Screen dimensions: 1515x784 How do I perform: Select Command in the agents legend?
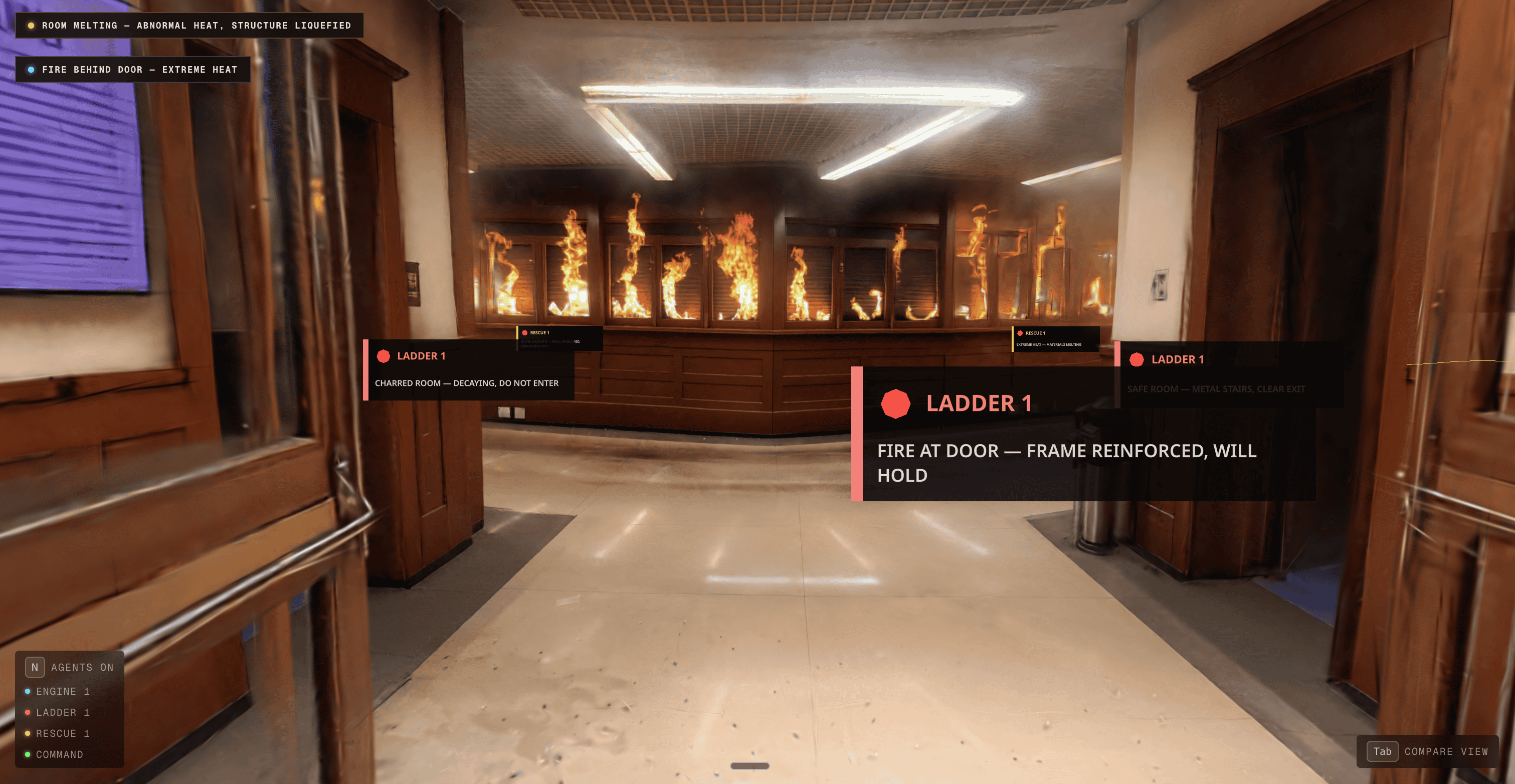(59, 754)
